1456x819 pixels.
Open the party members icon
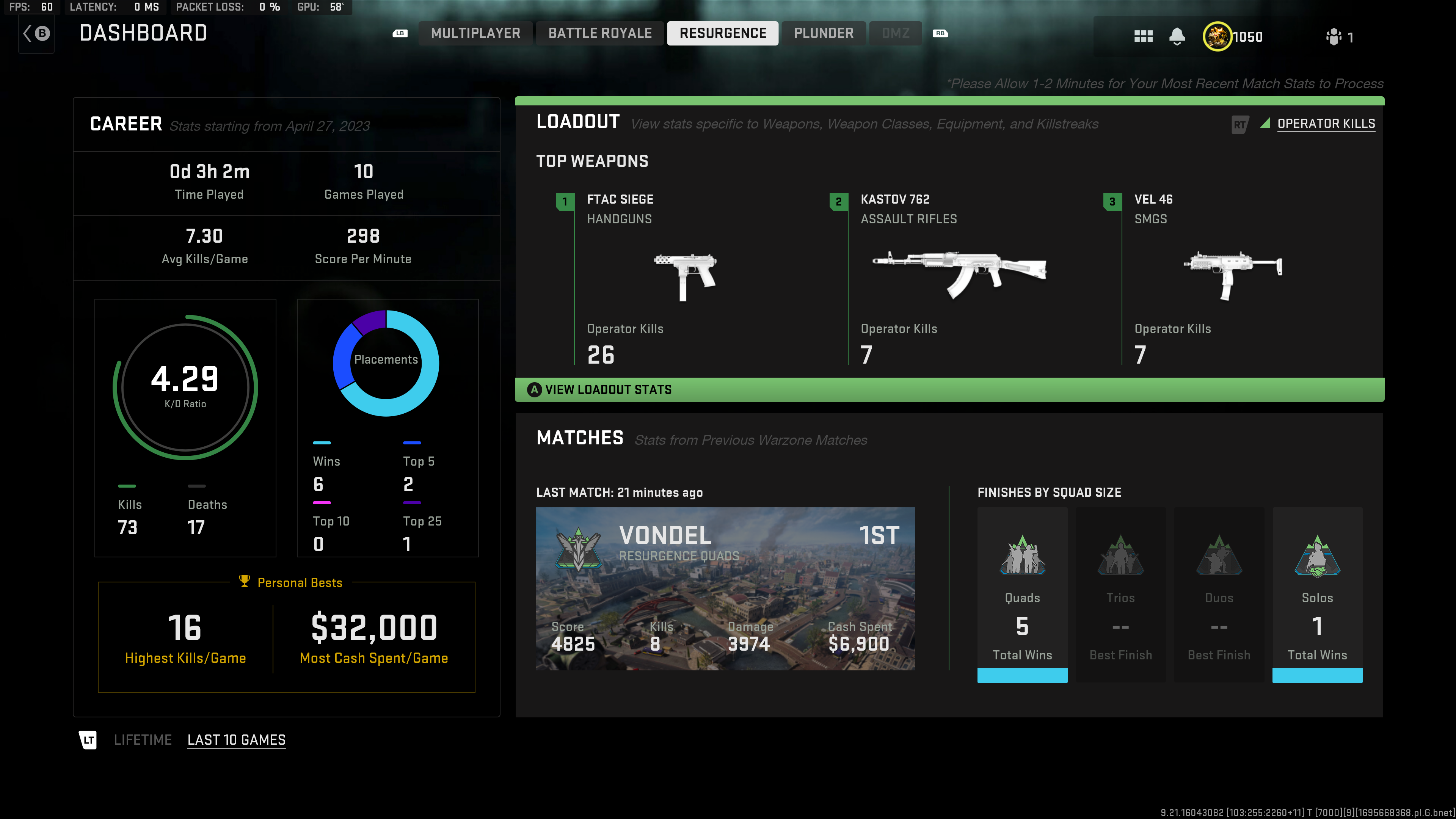coord(1334,37)
